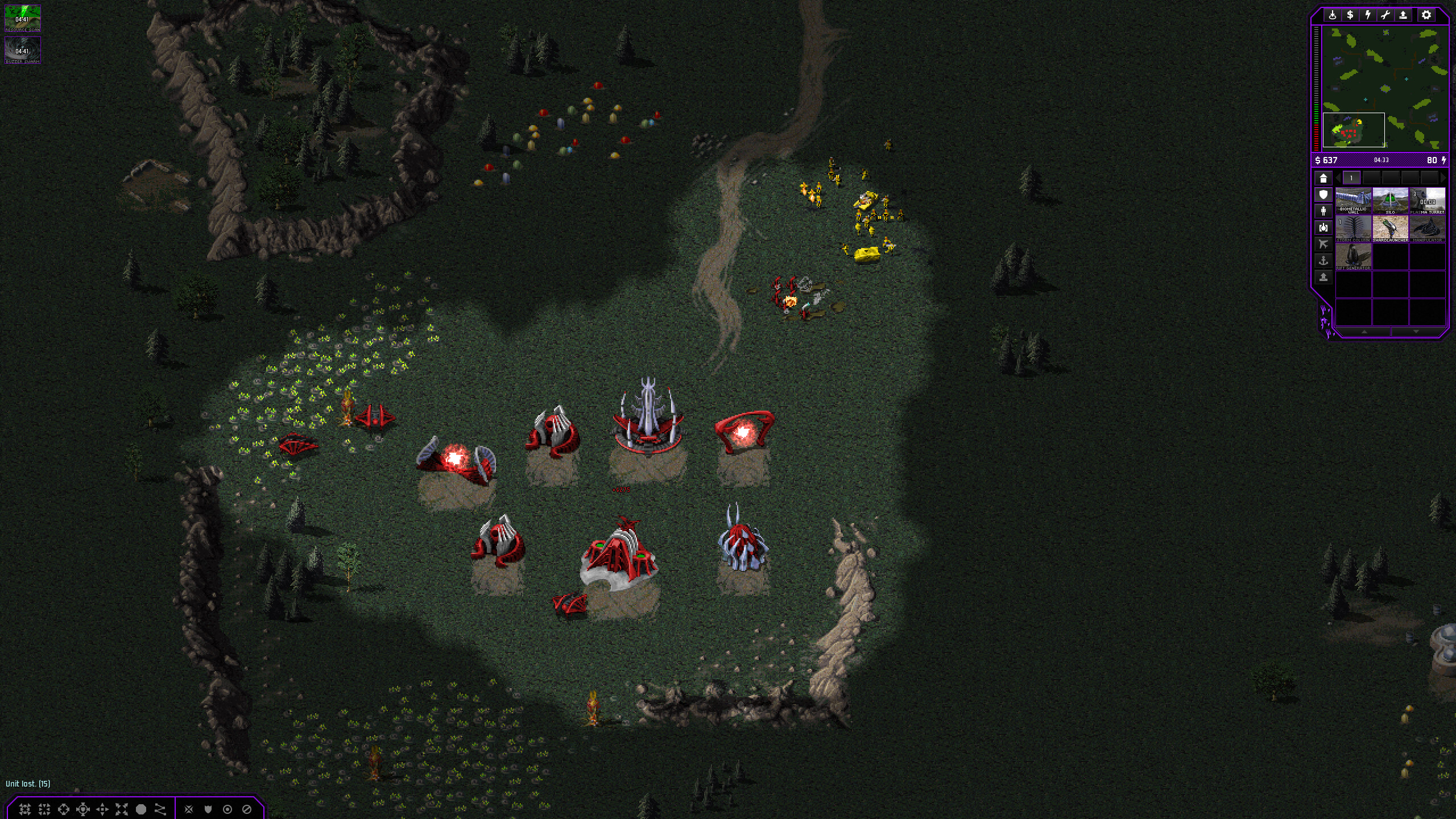
Task: Switch to the Vehicles production tab
Action: click(1323, 227)
